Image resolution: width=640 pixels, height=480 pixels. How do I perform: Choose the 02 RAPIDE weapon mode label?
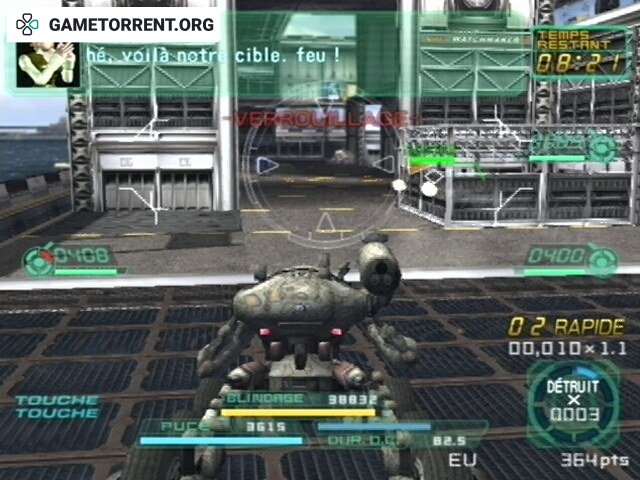click(x=566, y=327)
